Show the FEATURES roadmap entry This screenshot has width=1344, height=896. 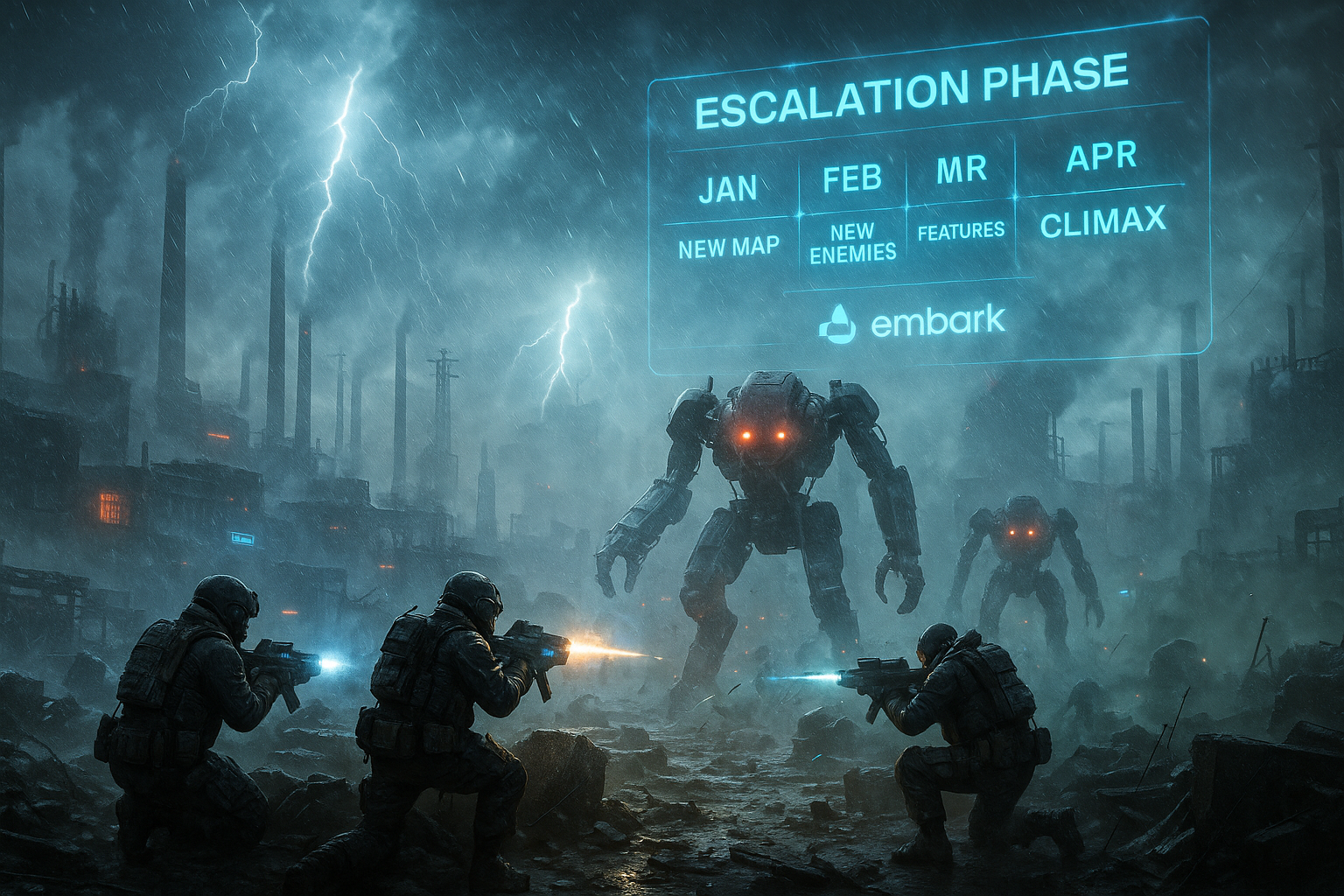pos(961,231)
